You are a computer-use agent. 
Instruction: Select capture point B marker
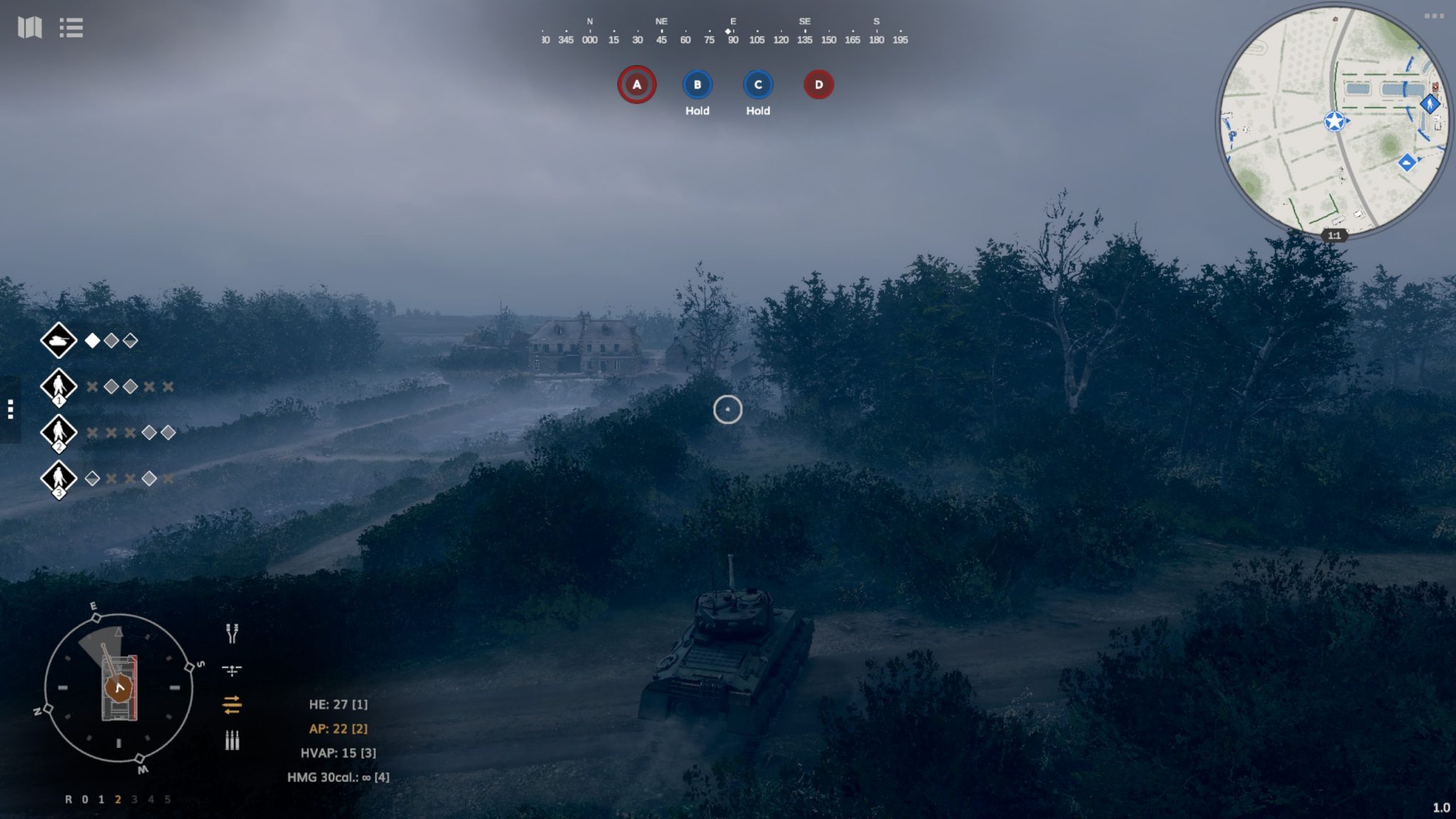pyautogui.click(x=697, y=85)
